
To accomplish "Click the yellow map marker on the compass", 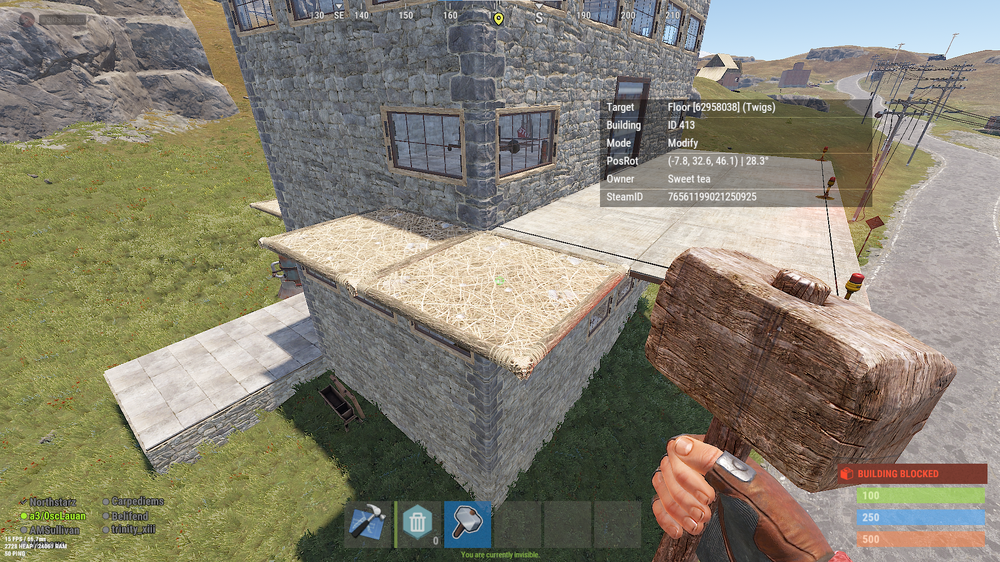I will (498, 18).
